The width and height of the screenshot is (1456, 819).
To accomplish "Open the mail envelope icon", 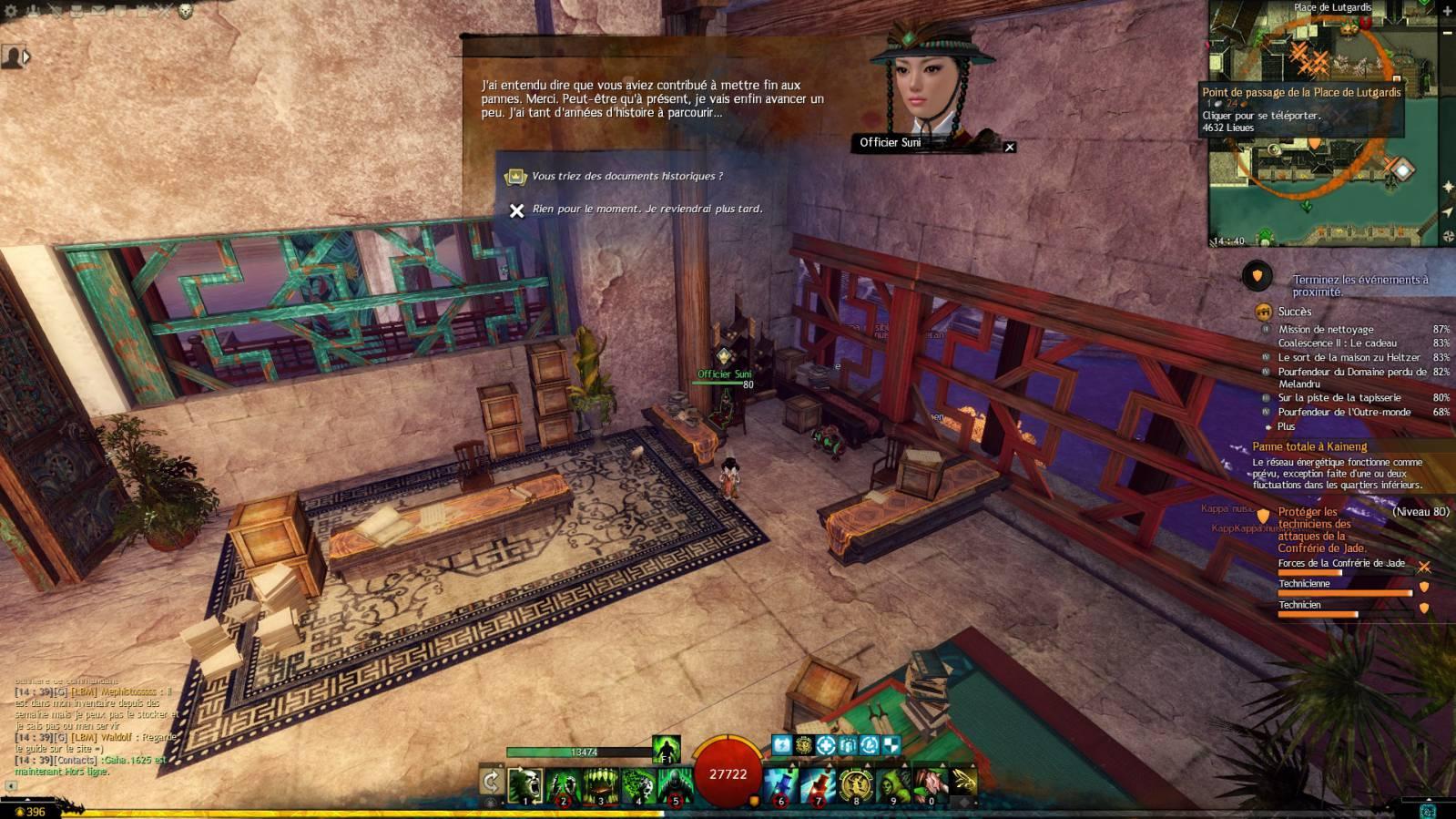I will 97,11.
